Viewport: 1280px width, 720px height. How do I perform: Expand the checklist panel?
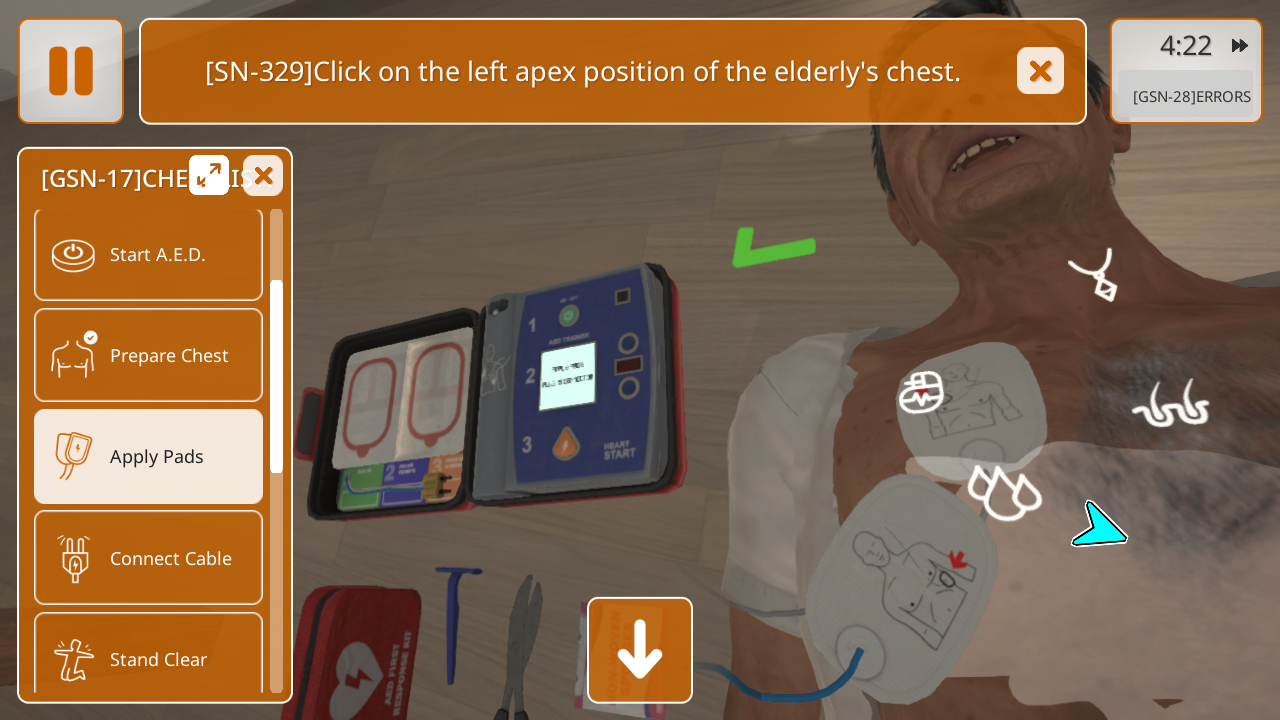tap(209, 175)
